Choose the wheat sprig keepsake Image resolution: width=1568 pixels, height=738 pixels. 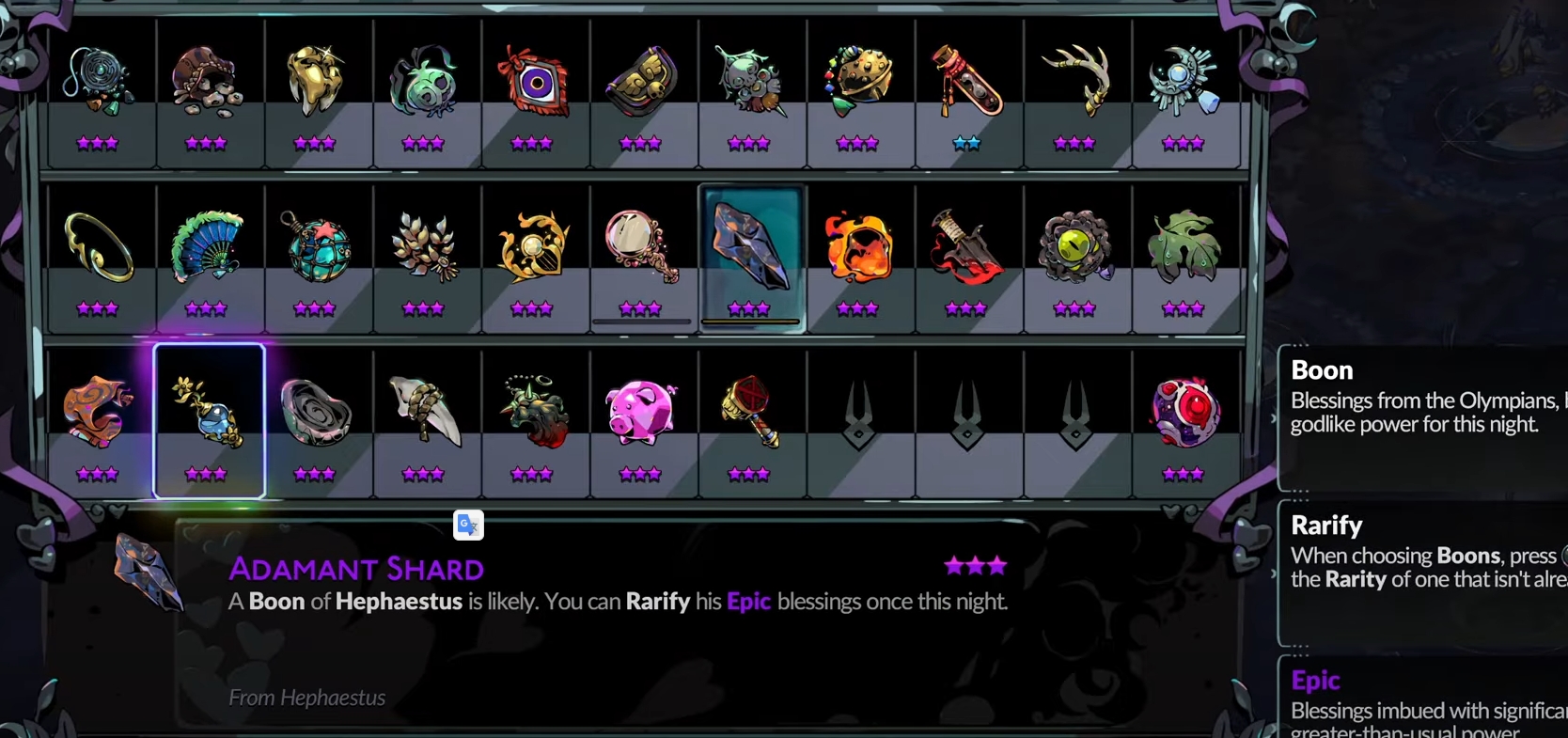tap(424, 248)
